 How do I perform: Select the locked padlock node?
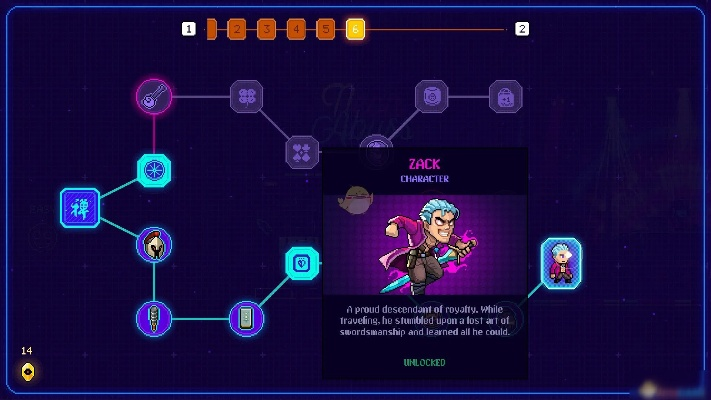click(506, 97)
